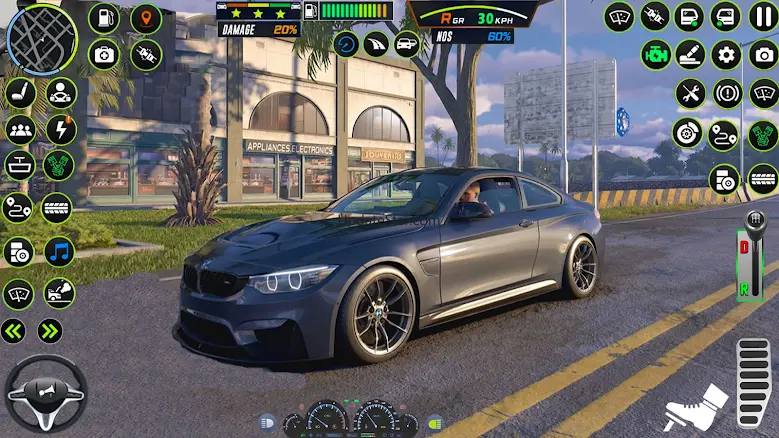The width and height of the screenshot is (779, 438).
Task: Open the passengers group icon
Action: click(20, 129)
